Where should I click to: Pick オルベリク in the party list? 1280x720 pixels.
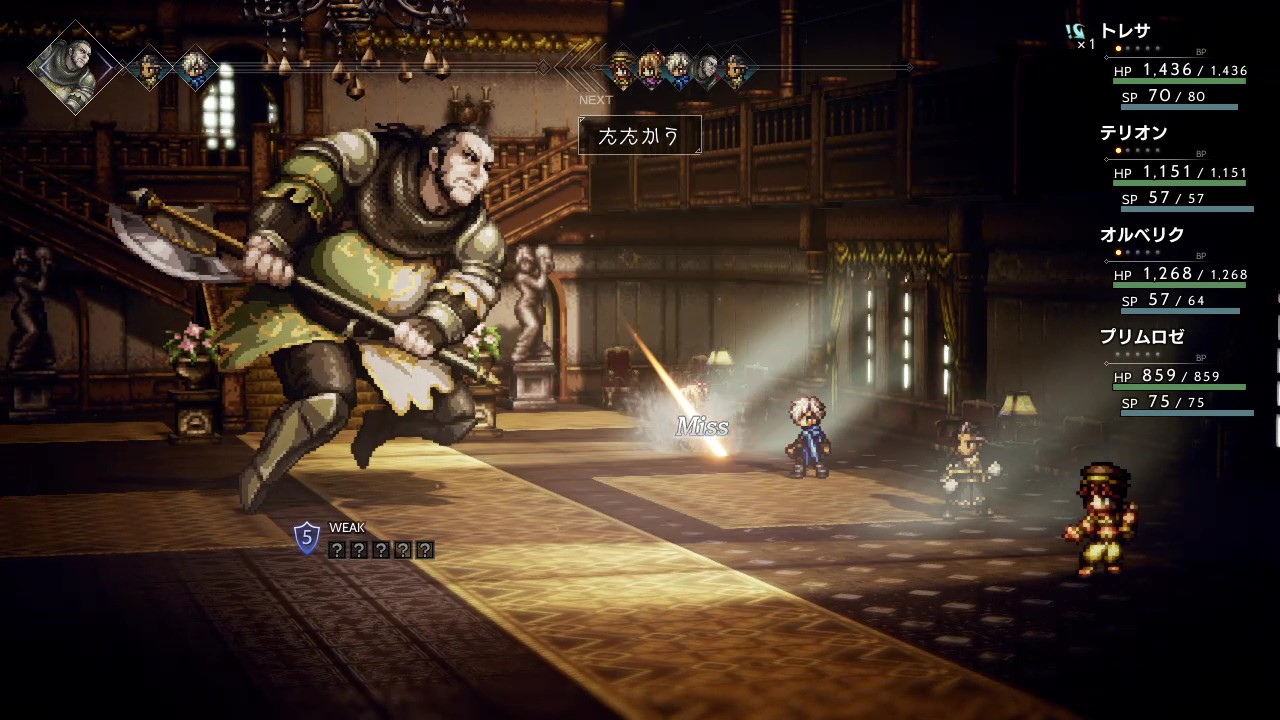coord(1141,236)
